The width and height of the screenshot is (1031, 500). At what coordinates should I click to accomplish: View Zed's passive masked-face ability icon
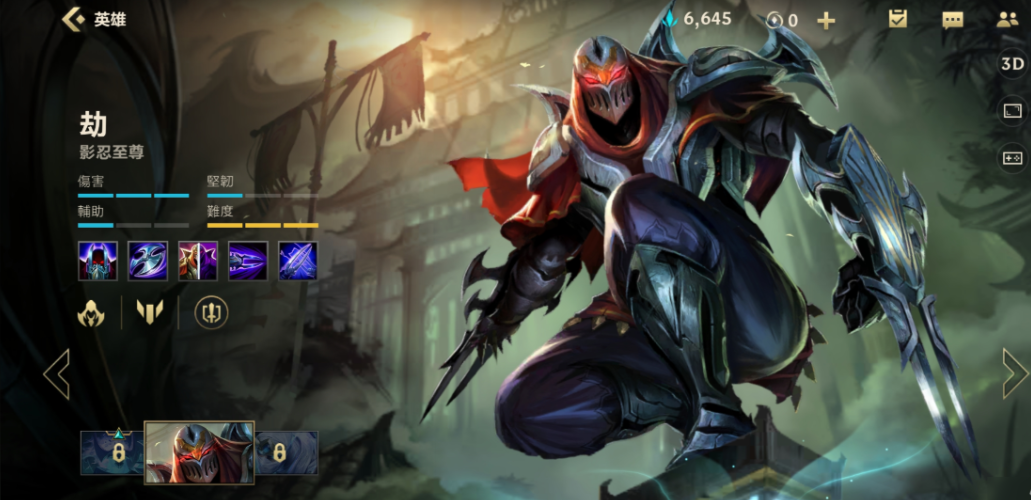point(98,261)
